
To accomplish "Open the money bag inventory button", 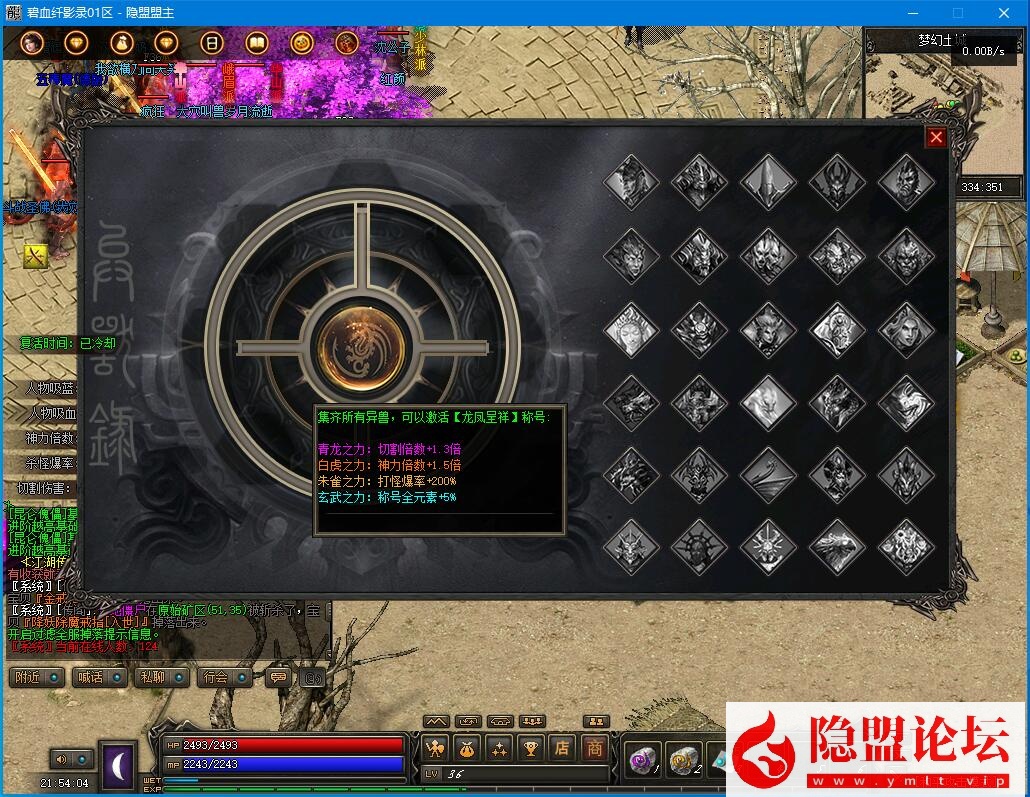I will (466, 747).
